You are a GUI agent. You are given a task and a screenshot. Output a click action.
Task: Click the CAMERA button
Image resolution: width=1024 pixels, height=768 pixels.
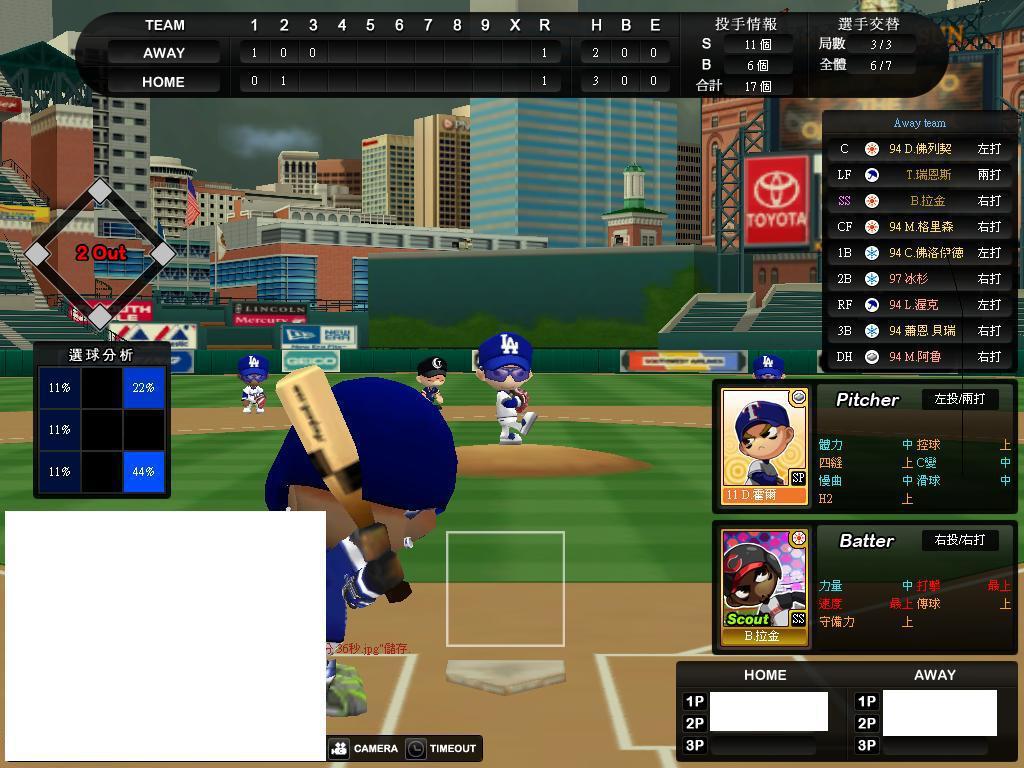click(x=364, y=748)
